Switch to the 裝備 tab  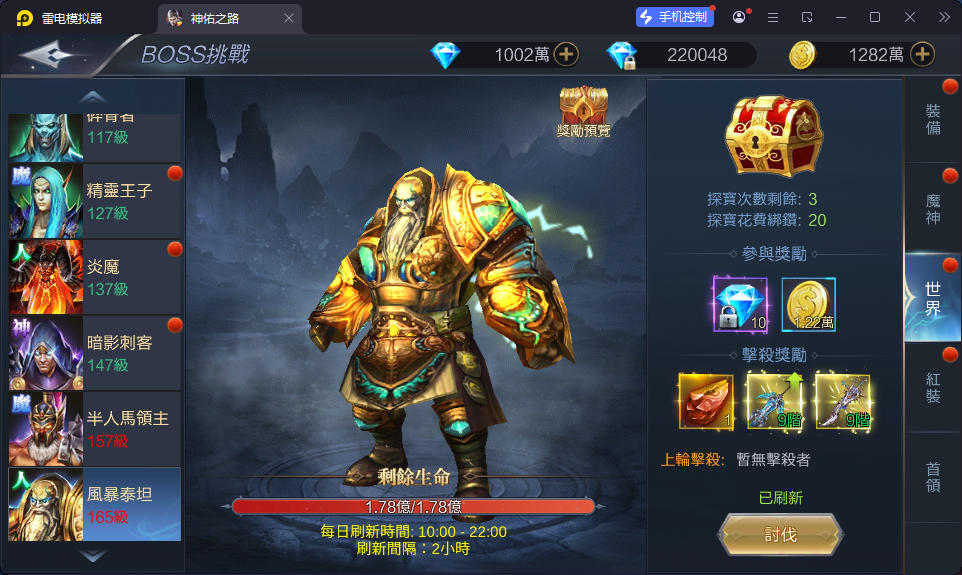933,119
